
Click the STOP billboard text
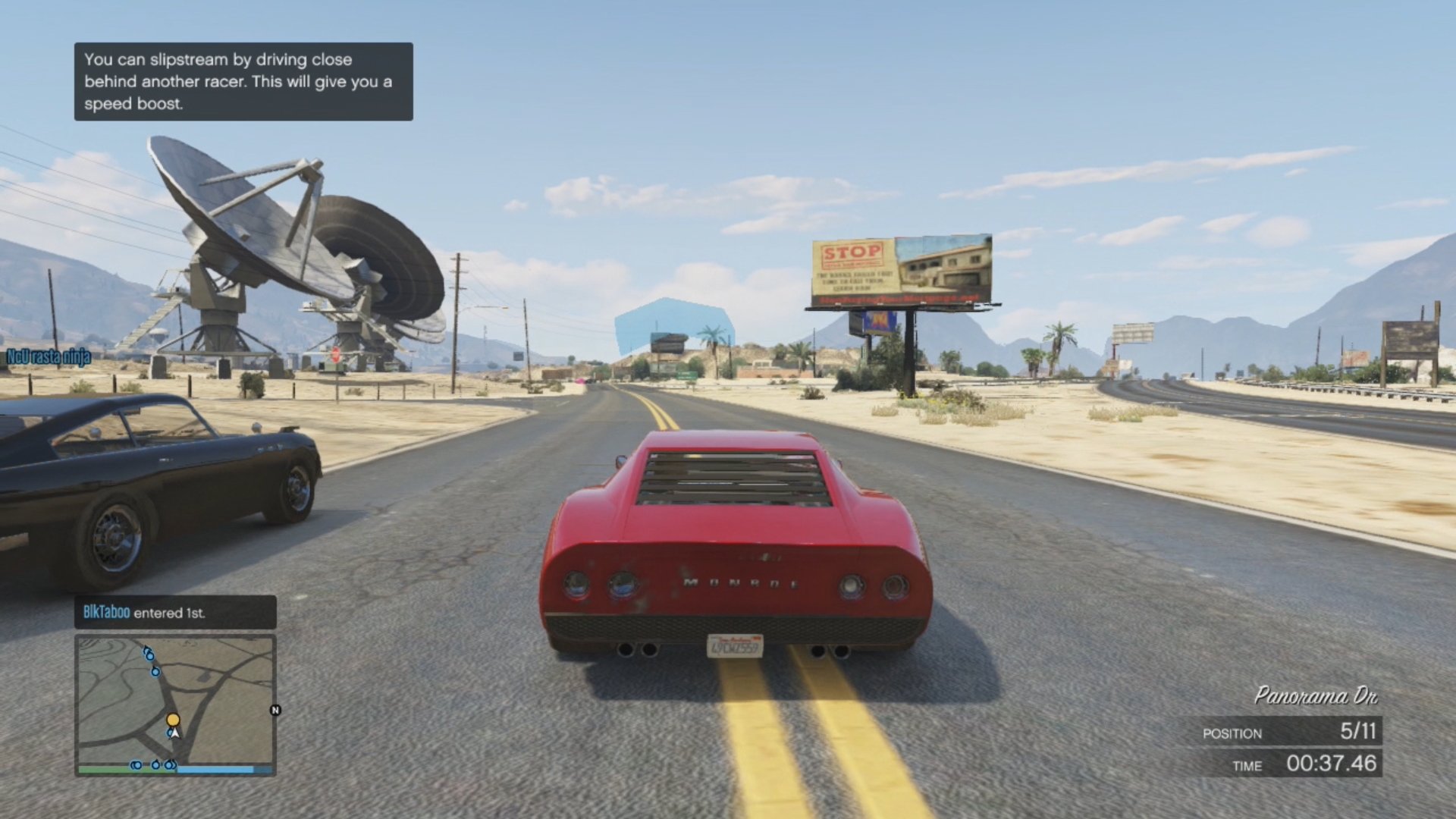pos(851,251)
